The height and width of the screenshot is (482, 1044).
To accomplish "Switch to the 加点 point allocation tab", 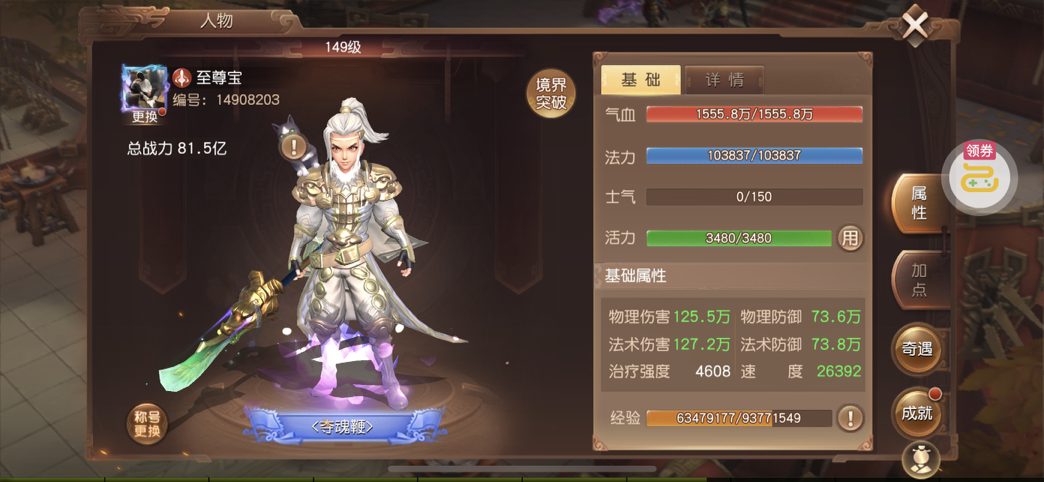I will pyautogui.click(x=918, y=279).
